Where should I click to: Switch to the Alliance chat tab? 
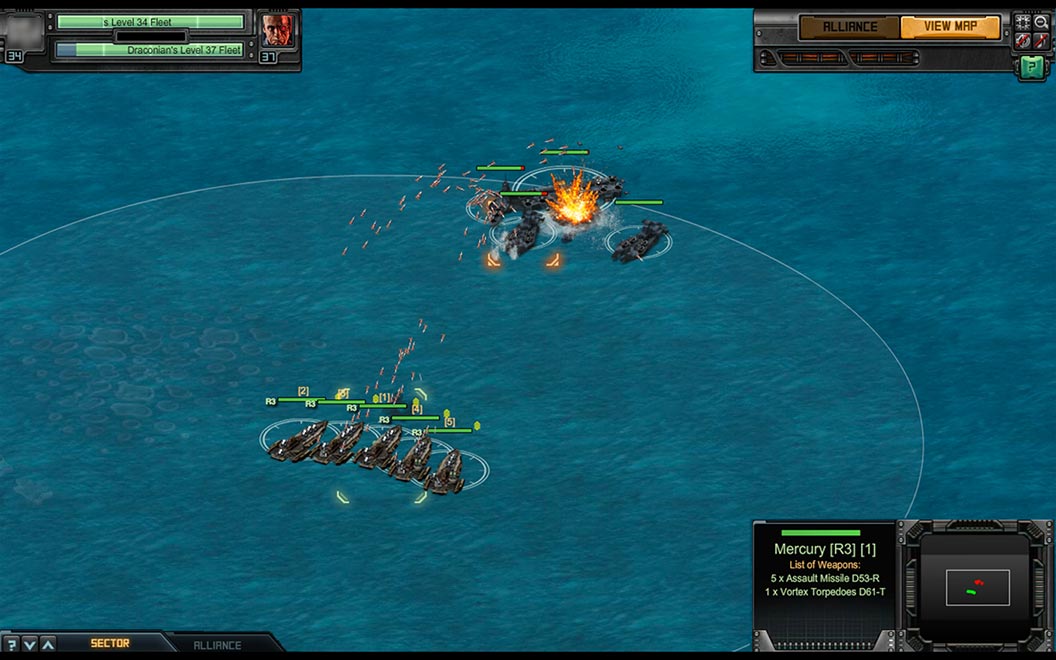tap(217, 645)
